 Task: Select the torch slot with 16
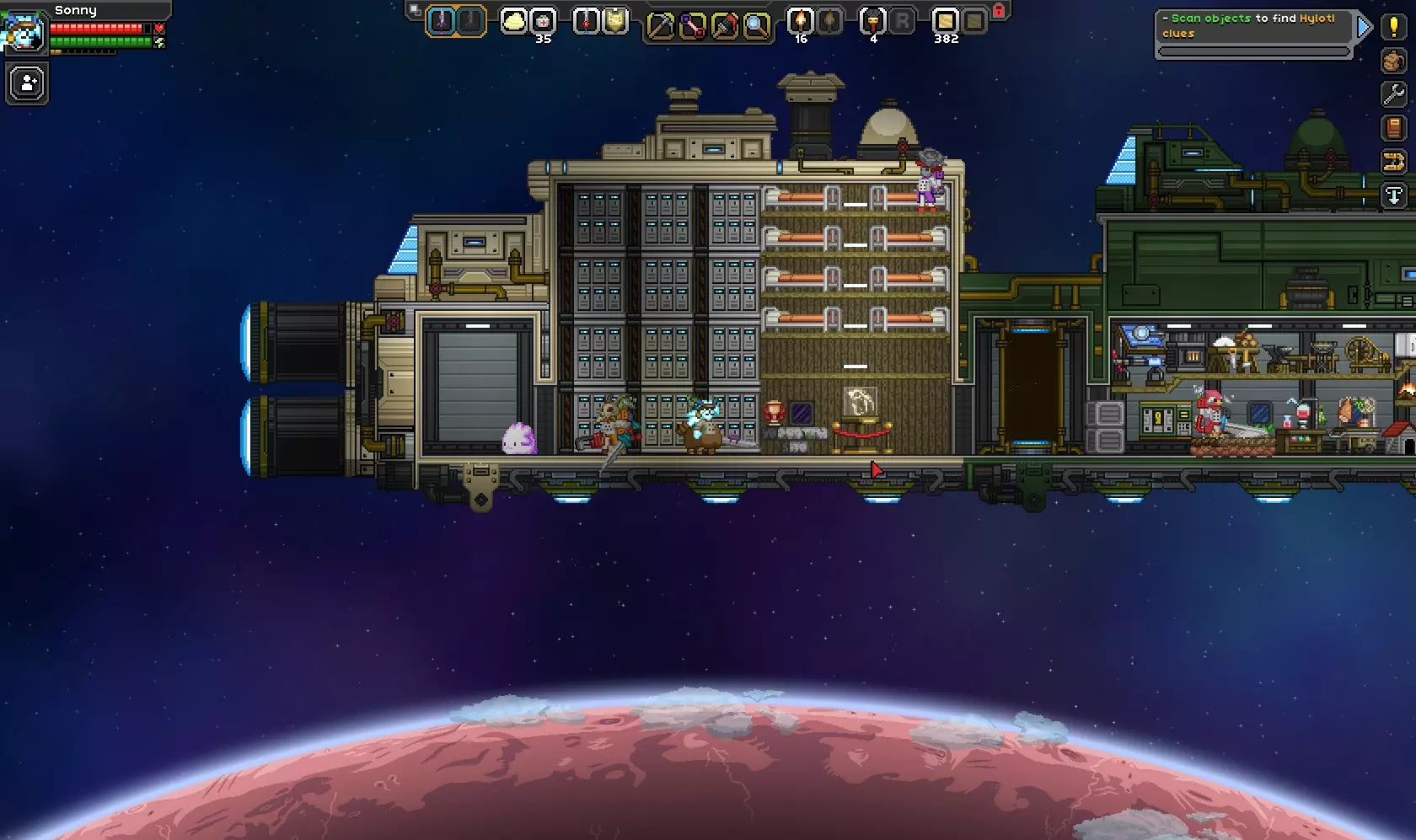(800, 21)
